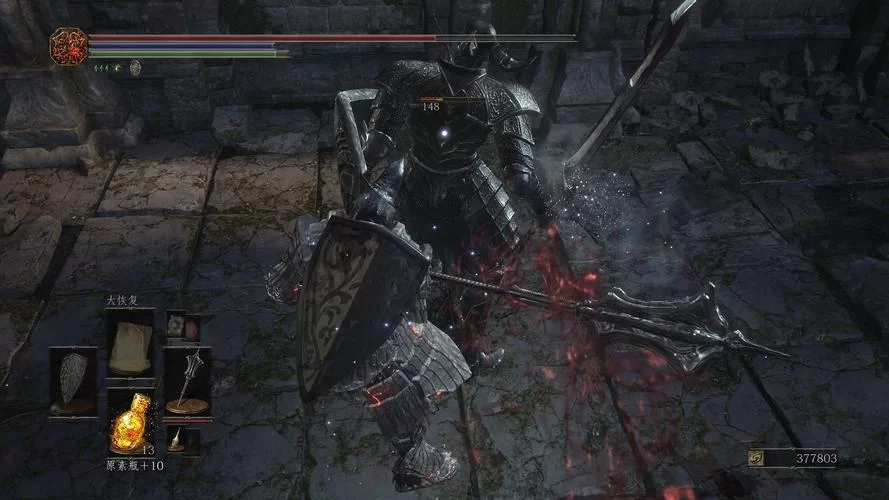Click the small round status icon under the bars
Viewport: 889px width, 500px height.
tap(135, 67)
